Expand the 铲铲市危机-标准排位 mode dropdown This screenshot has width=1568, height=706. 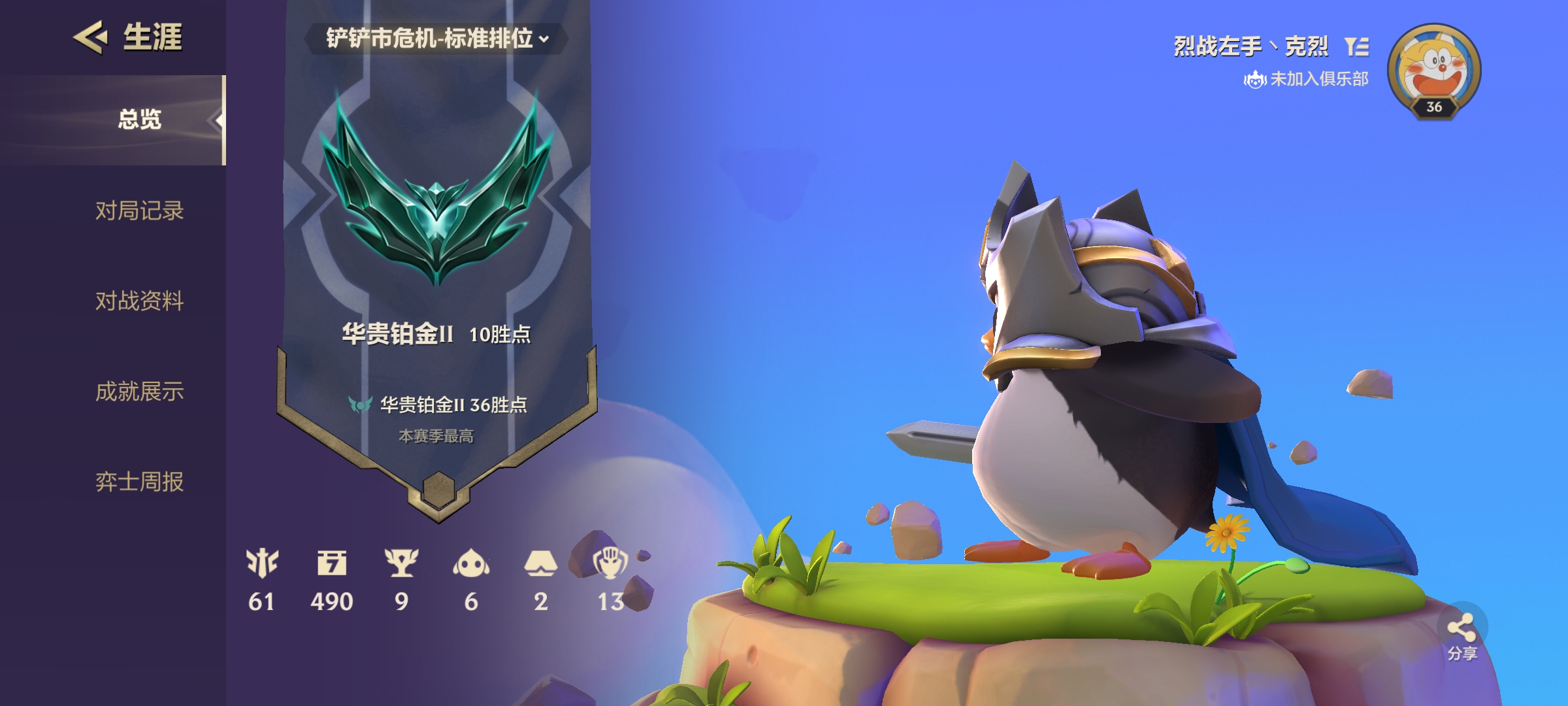click(x=436, y=39)
